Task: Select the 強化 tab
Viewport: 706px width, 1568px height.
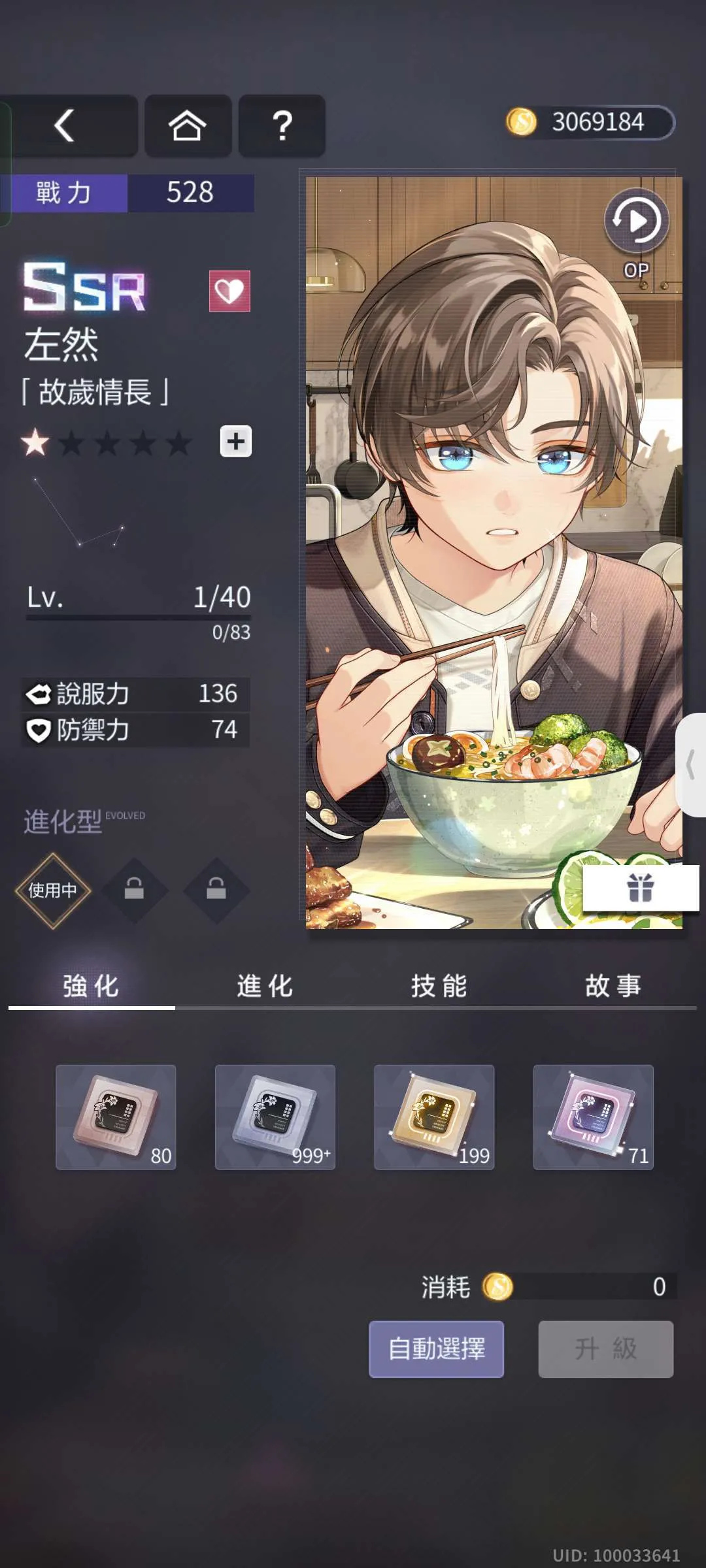Action: point(92,986)
